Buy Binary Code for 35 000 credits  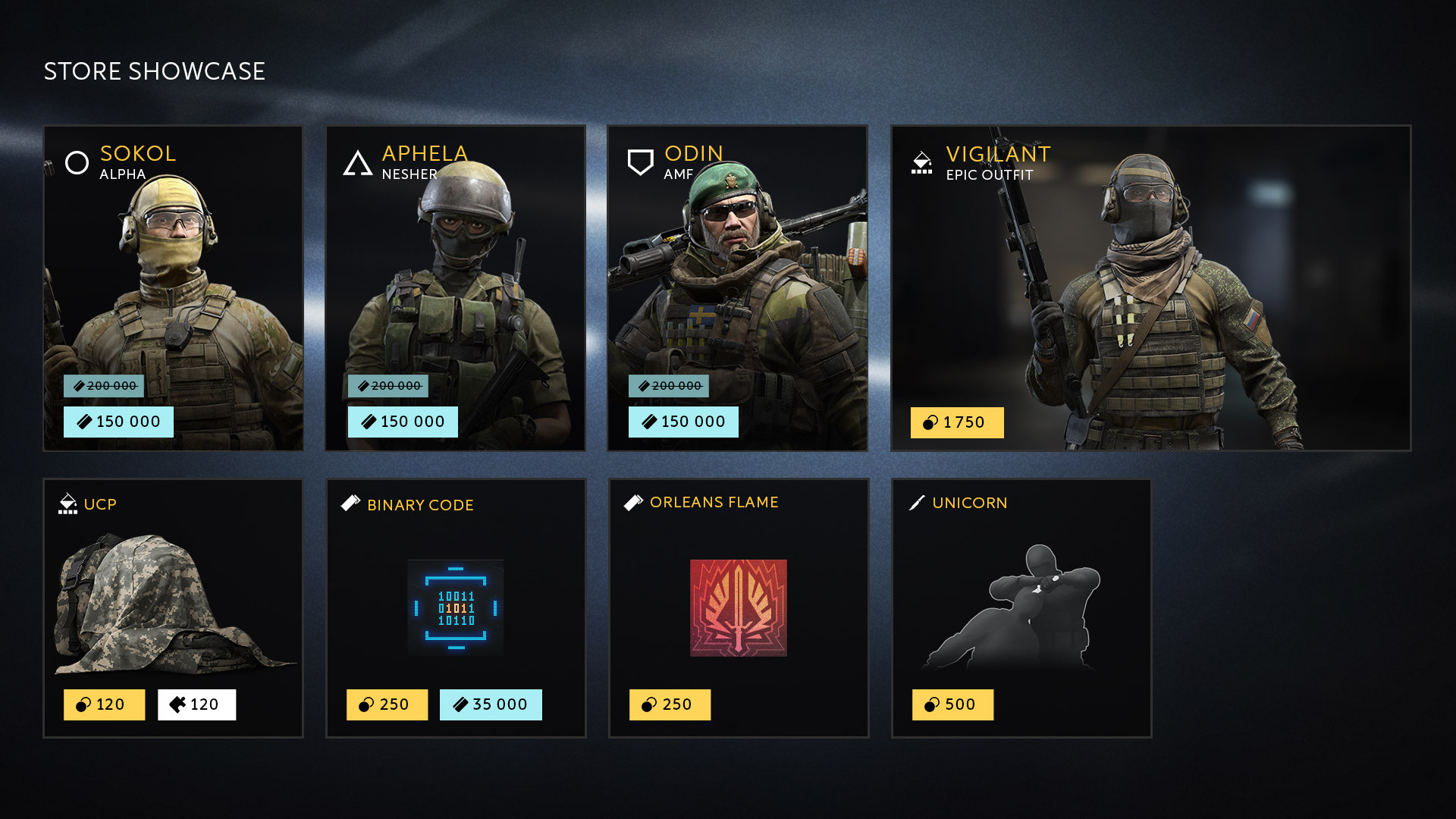point(491,704)
